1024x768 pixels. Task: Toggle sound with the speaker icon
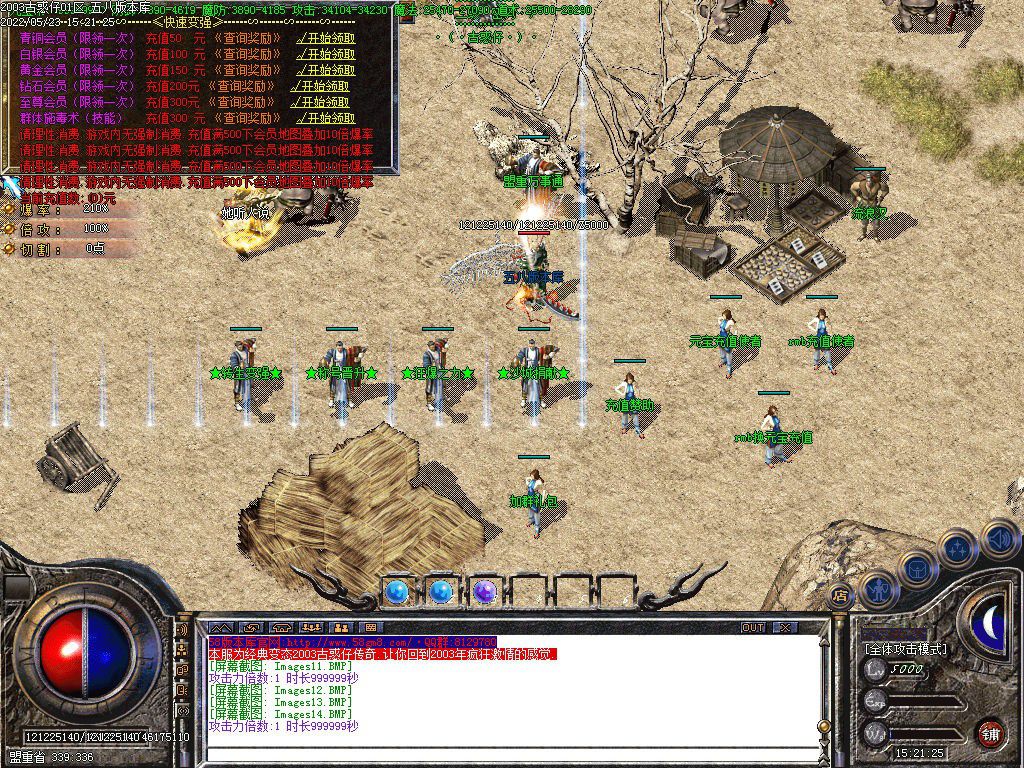point(999,538)
